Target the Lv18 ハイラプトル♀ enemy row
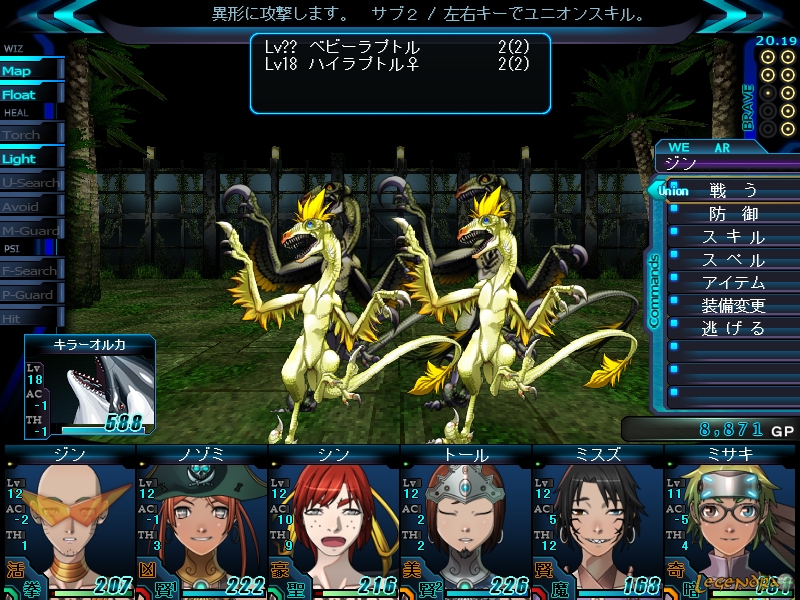 click(x=398, y=64)
